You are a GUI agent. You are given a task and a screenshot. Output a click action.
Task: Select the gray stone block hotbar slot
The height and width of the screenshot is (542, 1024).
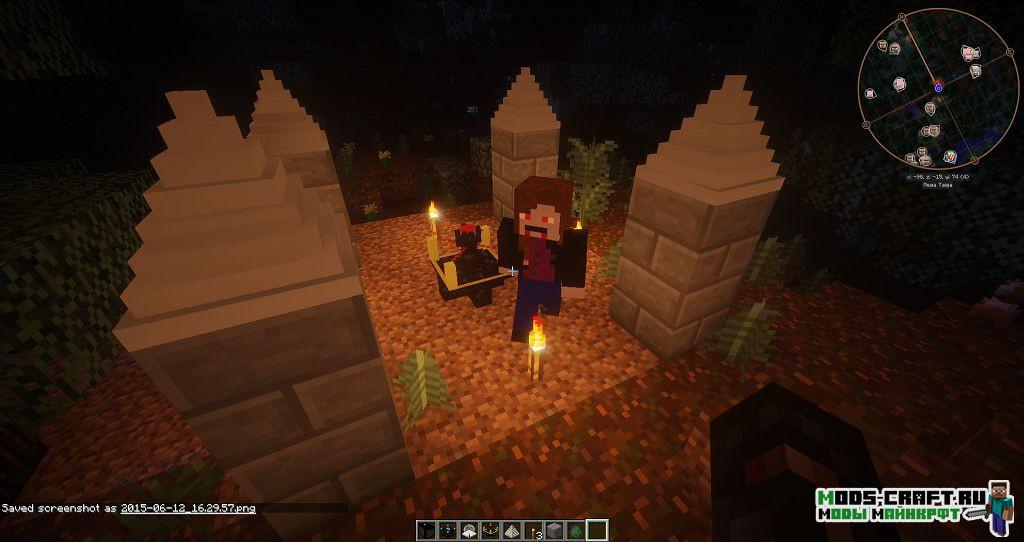click(x=557, y=530)
